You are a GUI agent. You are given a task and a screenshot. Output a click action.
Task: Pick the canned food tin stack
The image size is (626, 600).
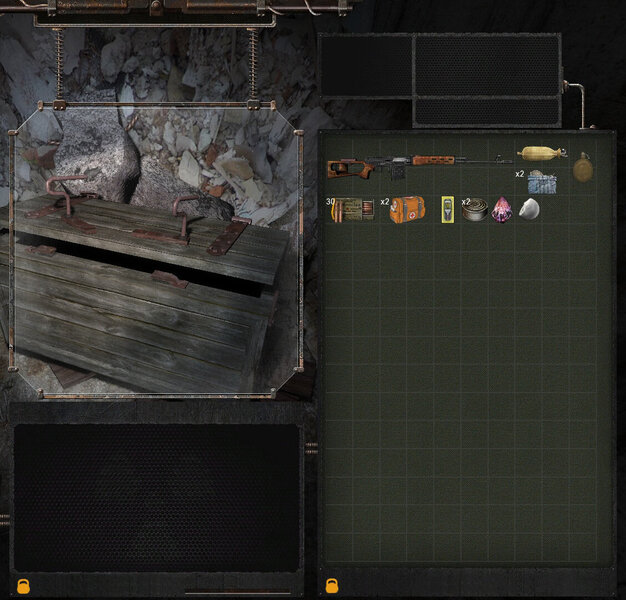pos(476,210)
